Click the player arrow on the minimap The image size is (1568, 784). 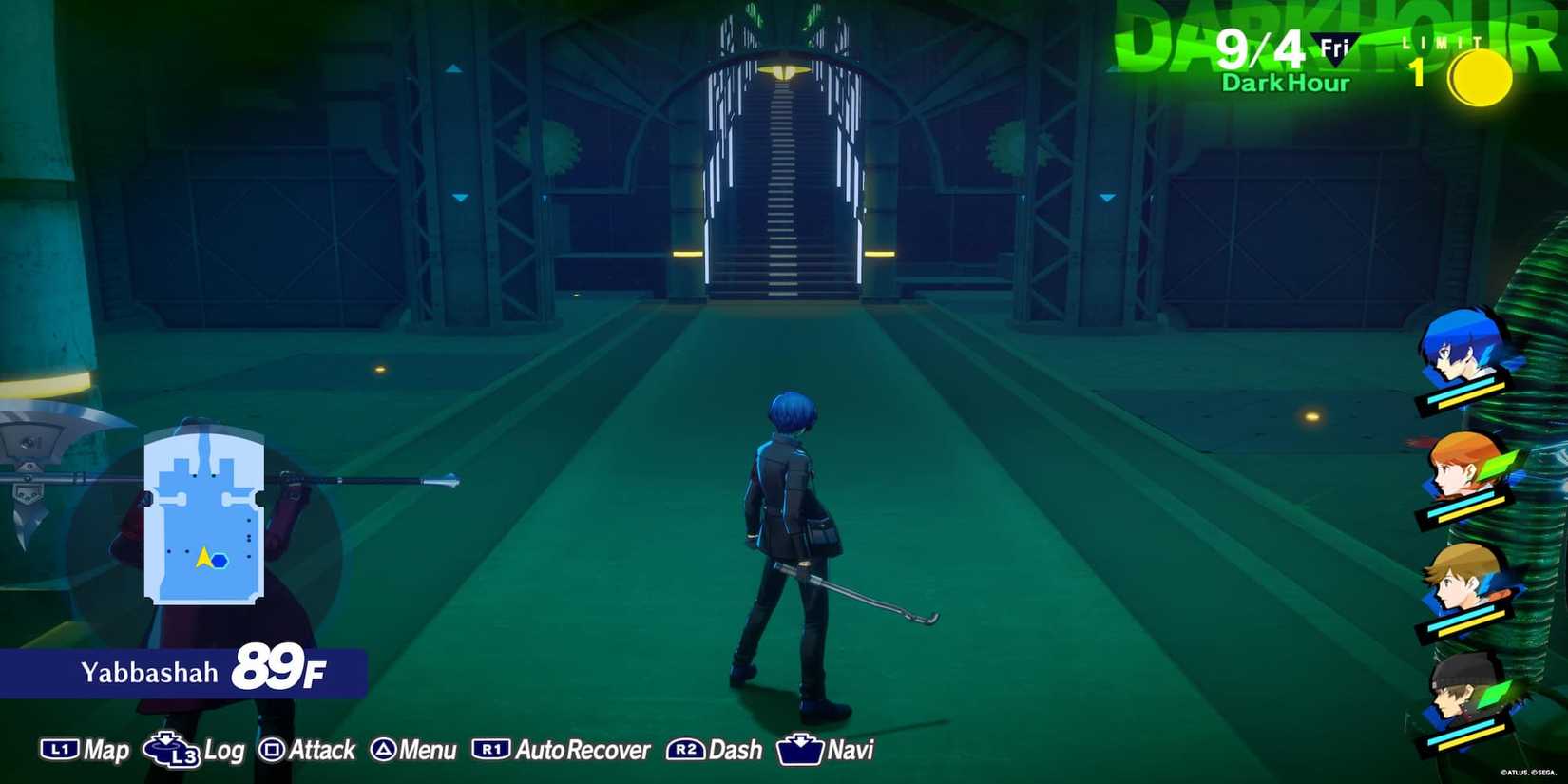coord(205,560)
